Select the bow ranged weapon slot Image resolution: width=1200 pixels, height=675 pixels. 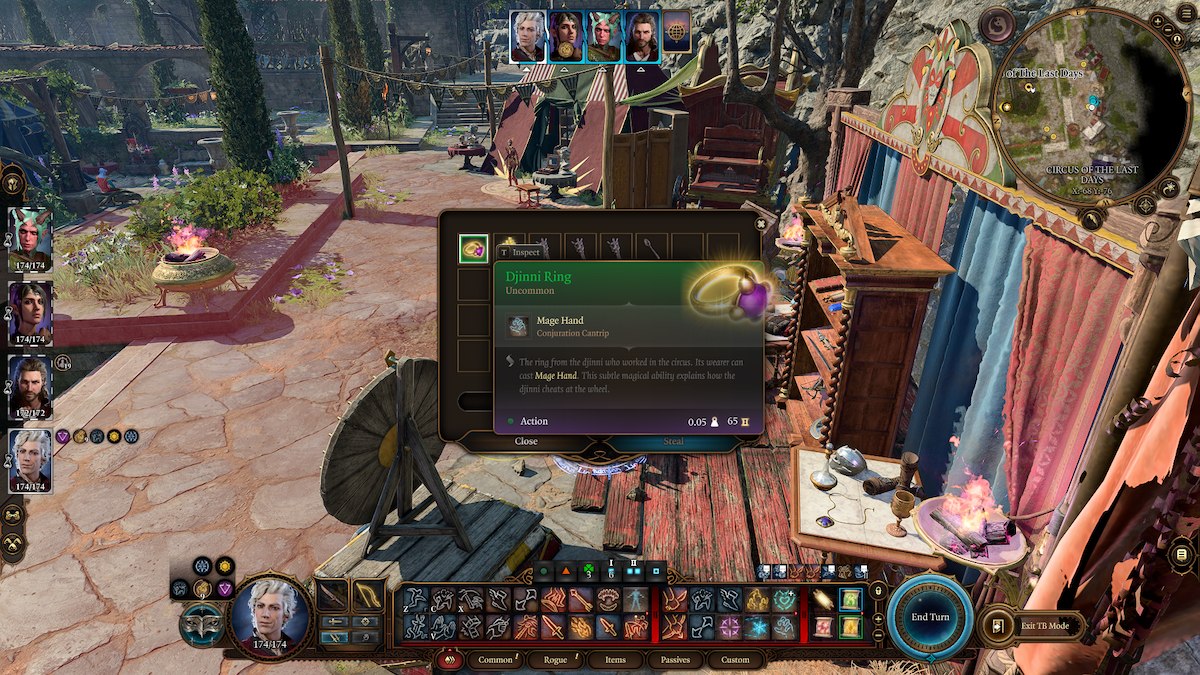tap(368, 596)
